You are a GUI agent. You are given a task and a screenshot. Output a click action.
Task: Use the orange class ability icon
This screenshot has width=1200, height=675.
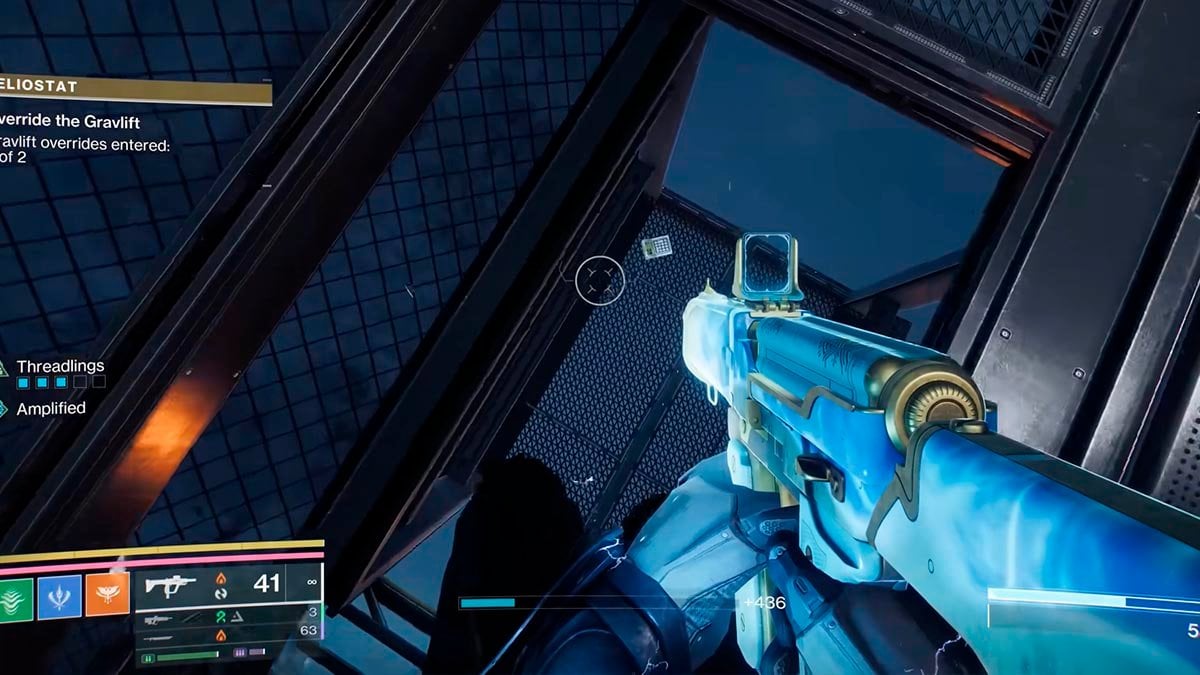[107, 596]
